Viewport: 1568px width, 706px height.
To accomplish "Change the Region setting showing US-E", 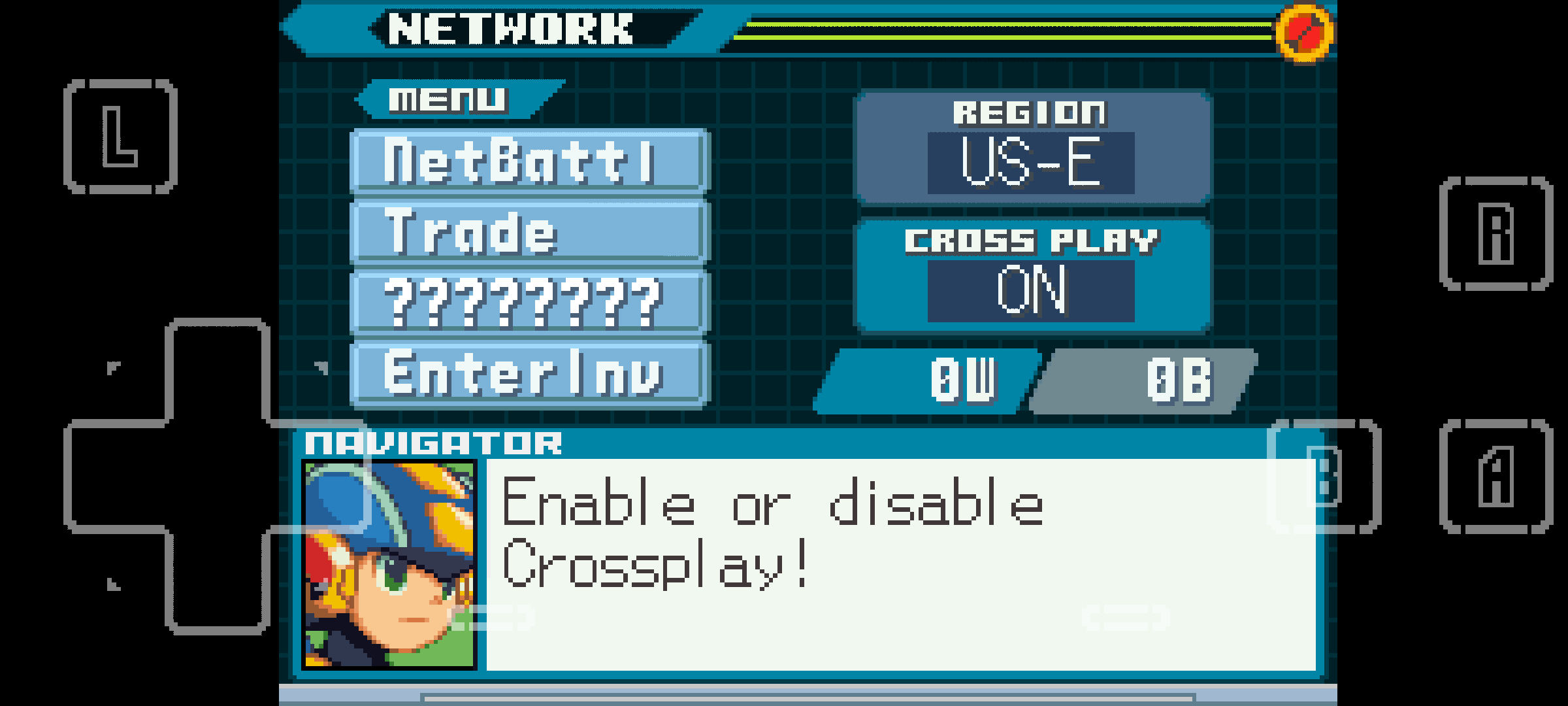I will click(1031, 162).
